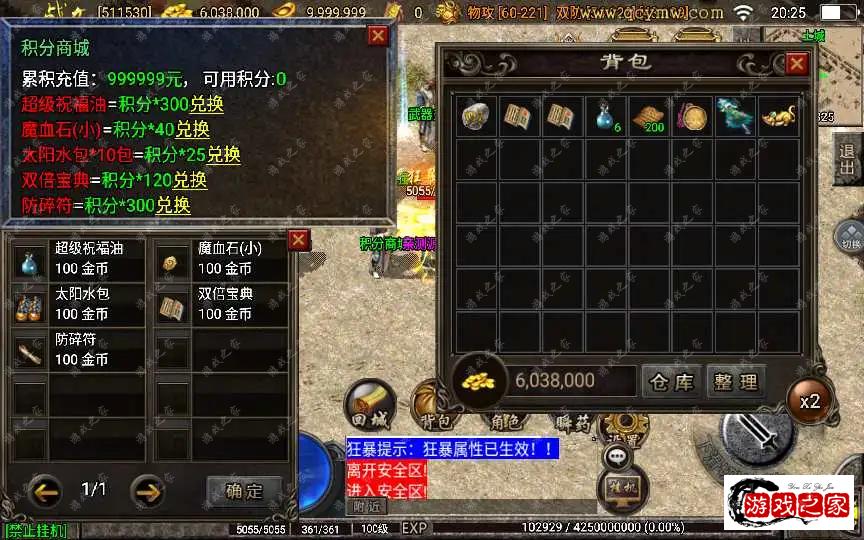
Task: Exchange points for 超级祝福油
Action: pos(207,104)
